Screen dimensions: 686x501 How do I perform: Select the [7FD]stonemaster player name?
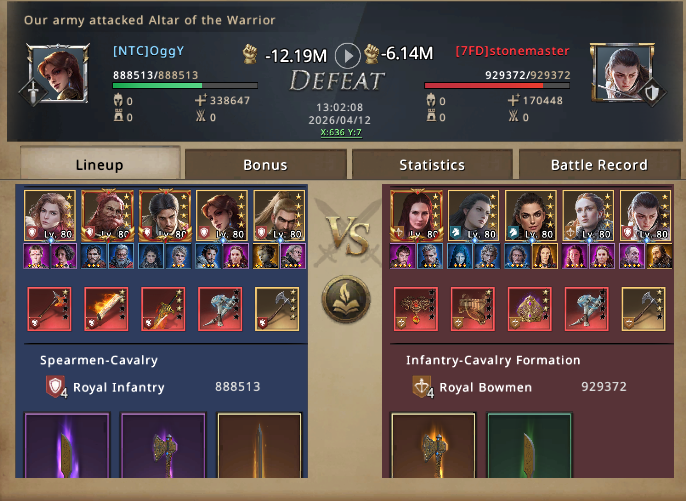click(x=512, y=50)
